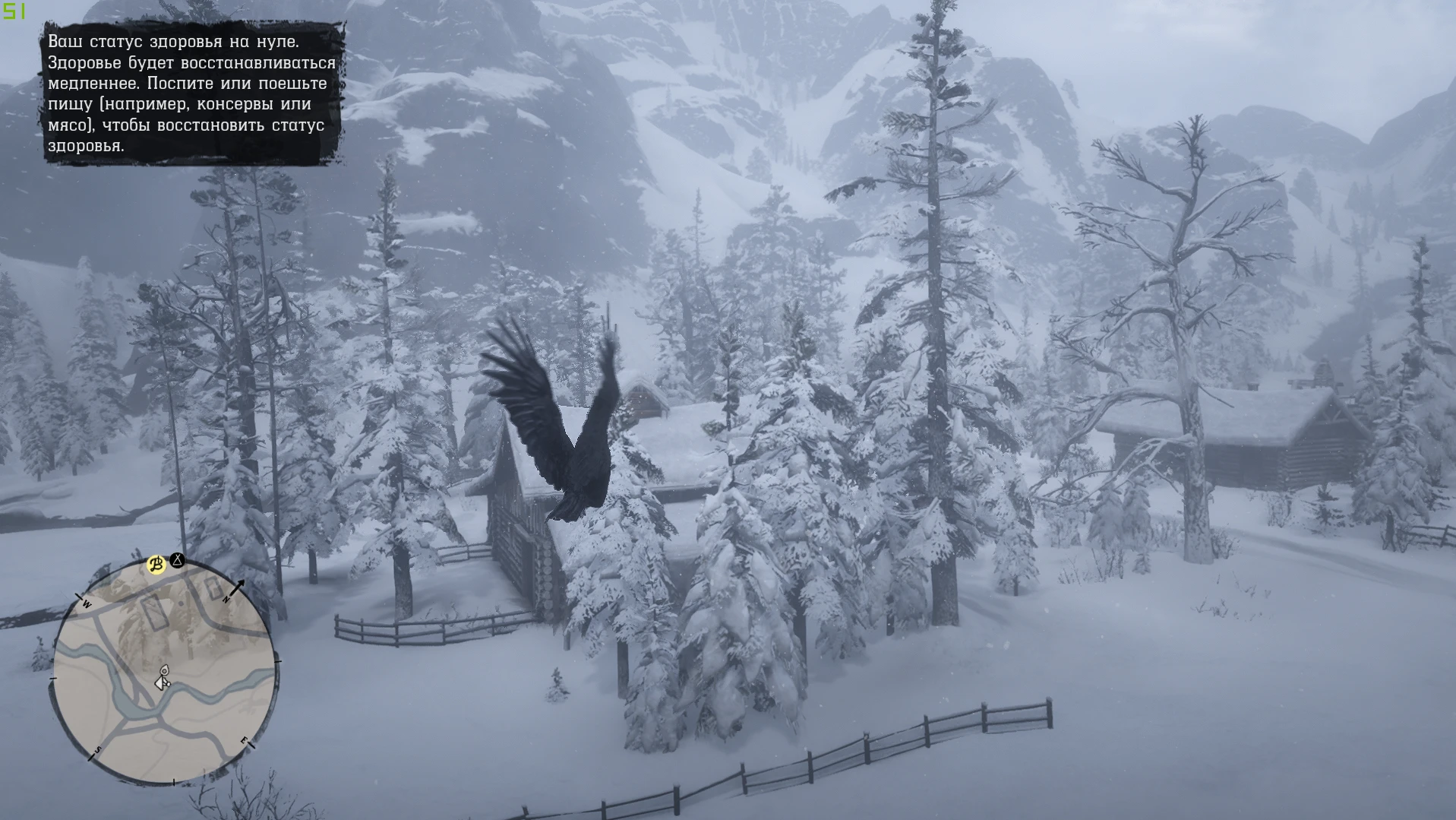Viewport: 1456px width, 820px height.
Task: Click the black camp tent marker
Action: pos(177,561)
